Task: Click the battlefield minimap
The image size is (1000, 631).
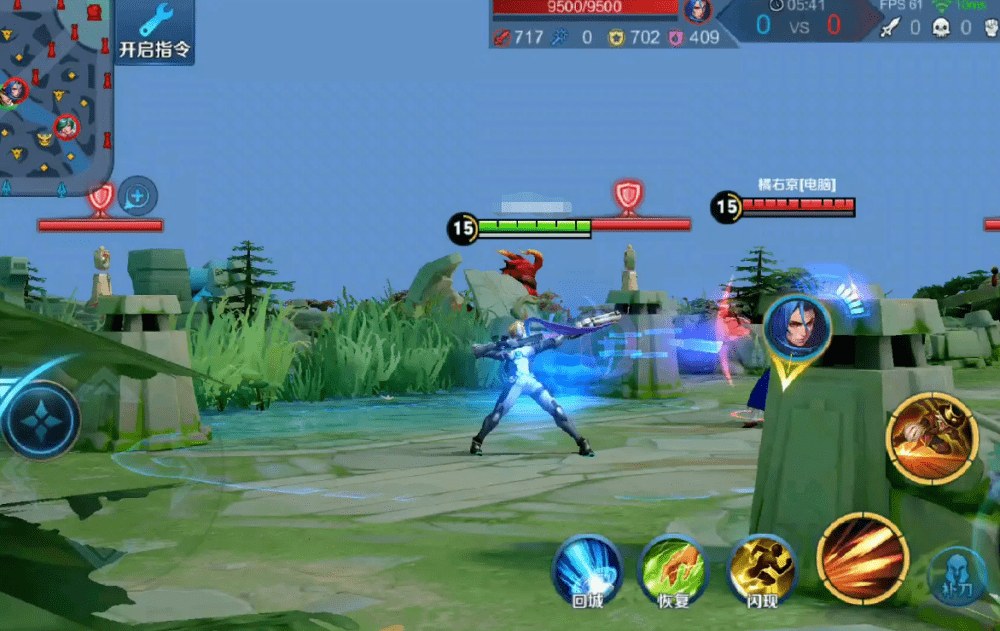Action: 55,95
